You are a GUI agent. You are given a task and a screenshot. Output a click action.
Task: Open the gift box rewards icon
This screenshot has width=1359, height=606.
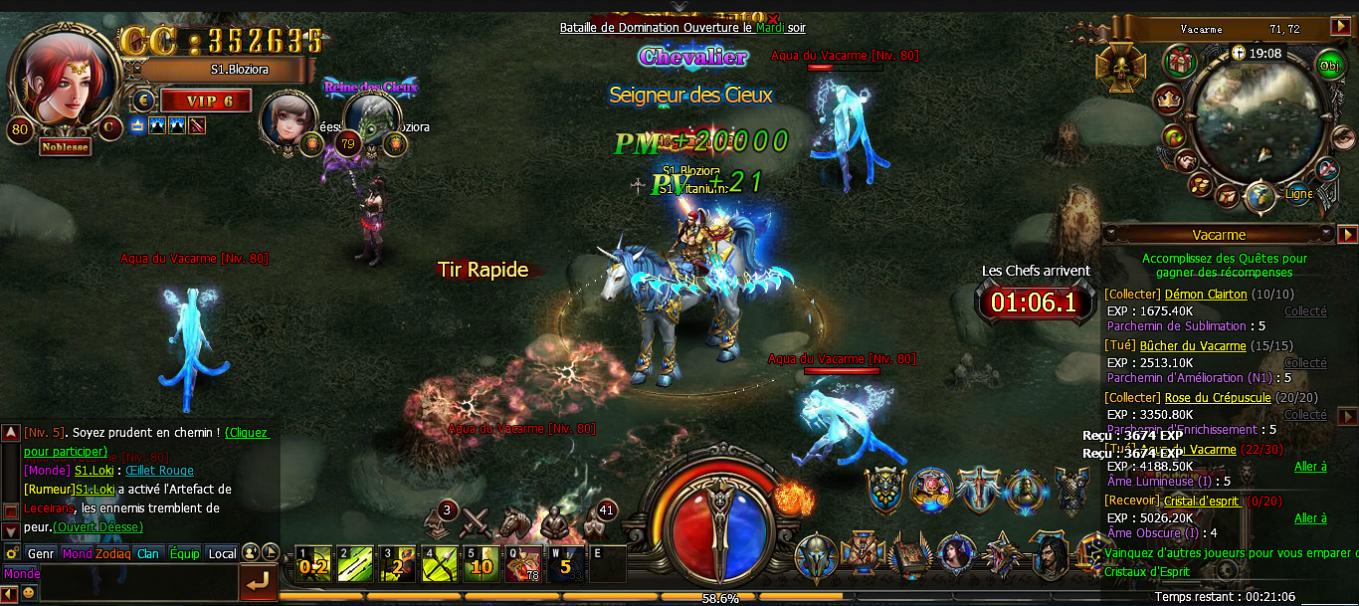pos(1180,62)
